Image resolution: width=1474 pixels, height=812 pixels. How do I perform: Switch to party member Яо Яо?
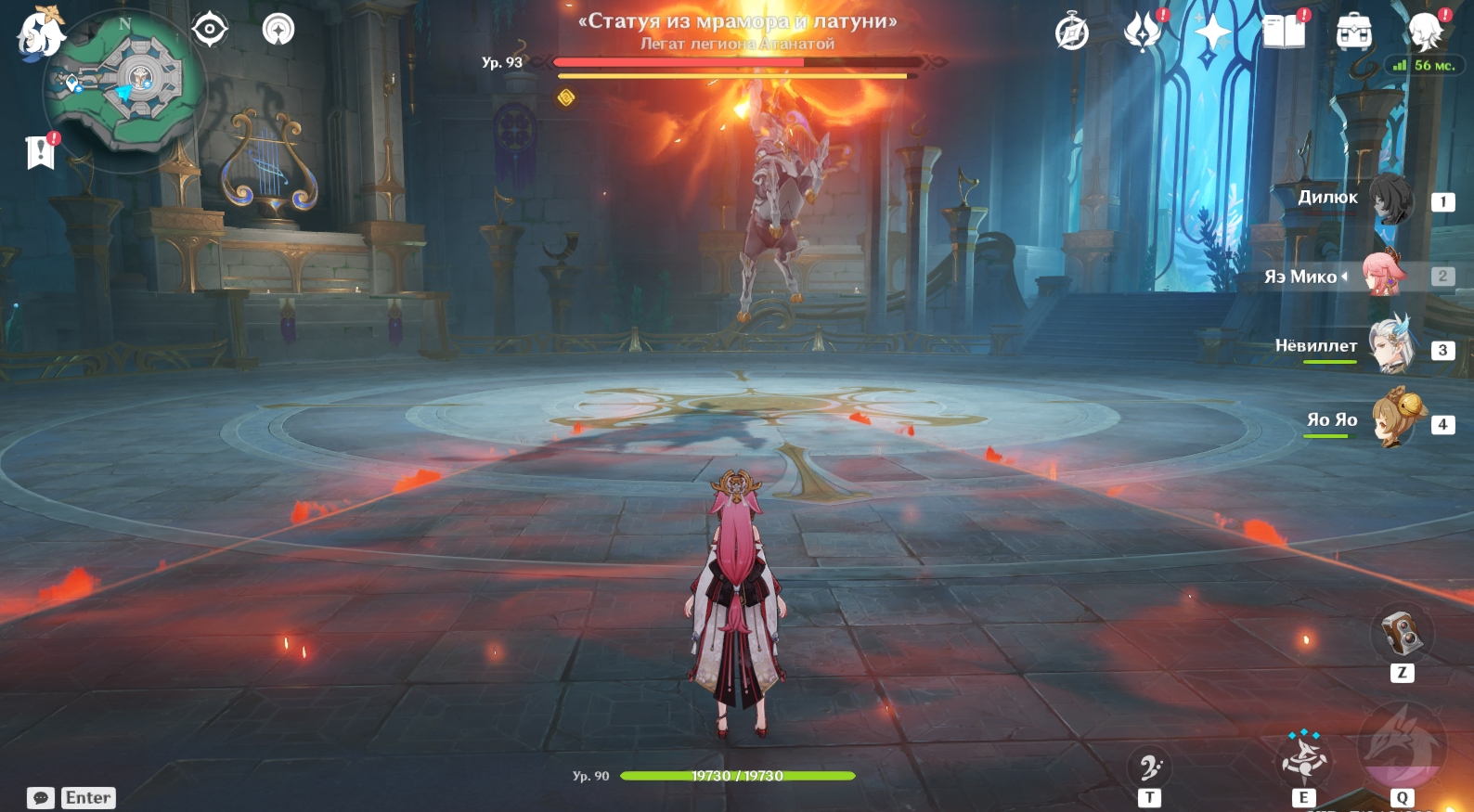(1392, 421)
